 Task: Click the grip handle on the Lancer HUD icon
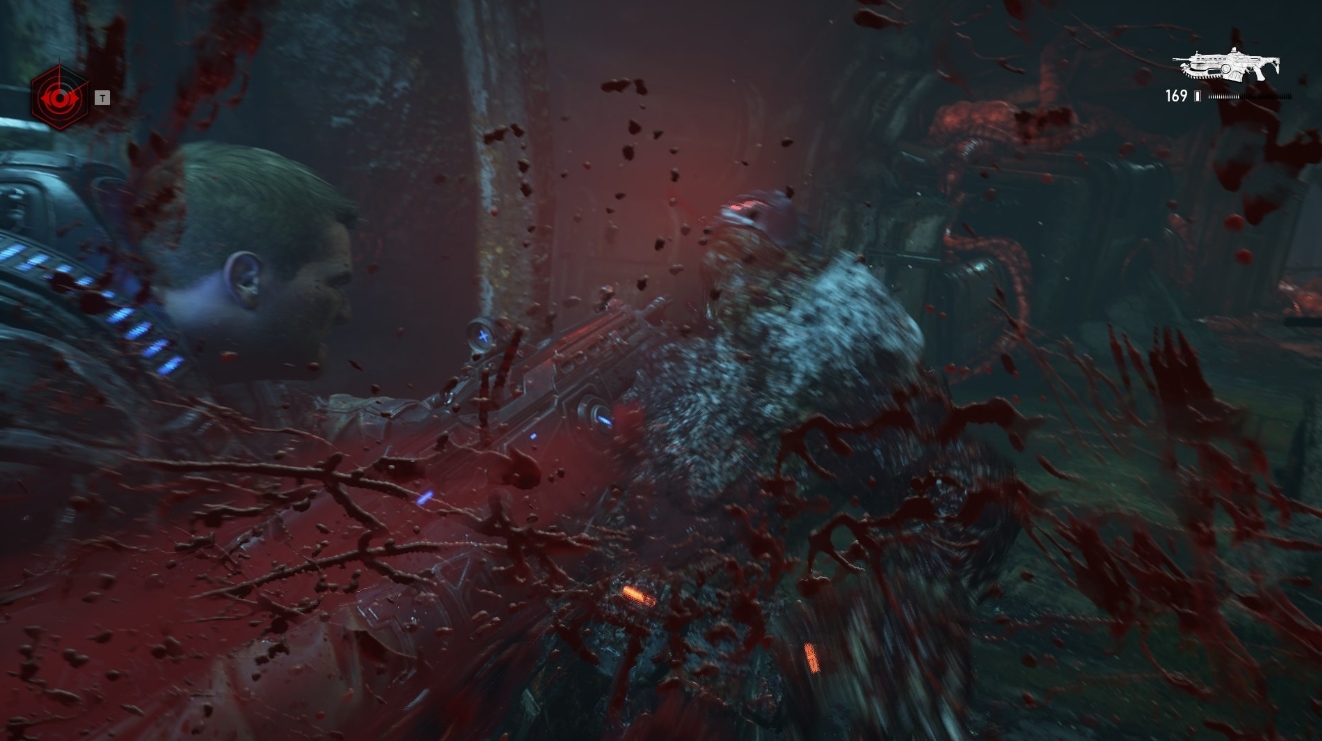tap(1259, 74)
